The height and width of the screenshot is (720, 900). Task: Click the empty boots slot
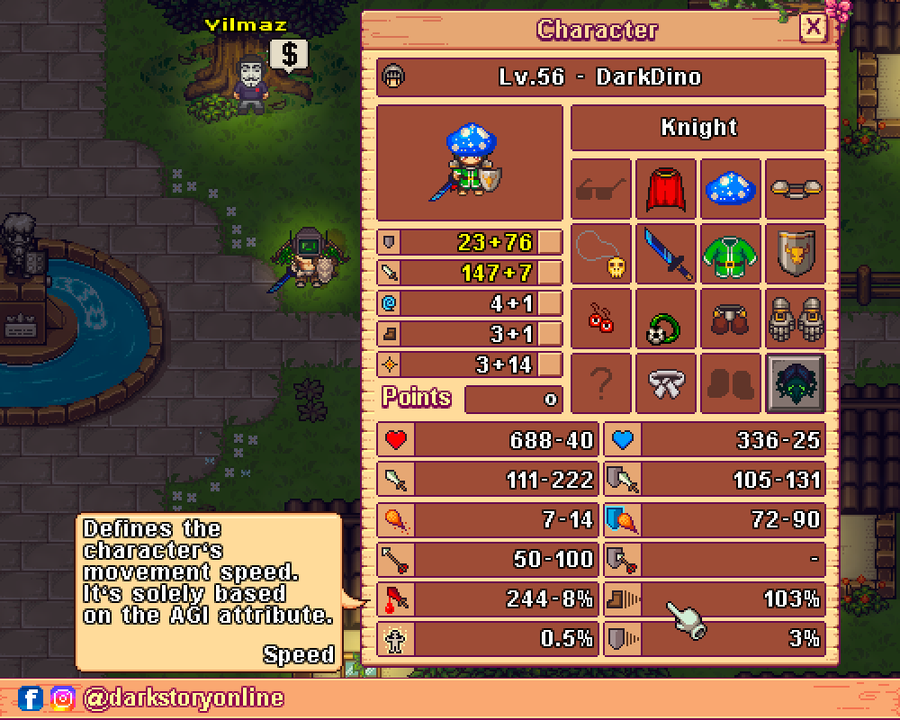731,382
